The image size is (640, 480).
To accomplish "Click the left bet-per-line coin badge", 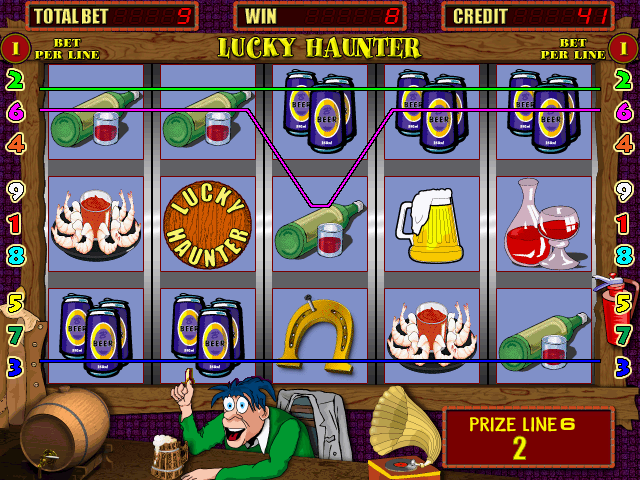I will (15, 46).
